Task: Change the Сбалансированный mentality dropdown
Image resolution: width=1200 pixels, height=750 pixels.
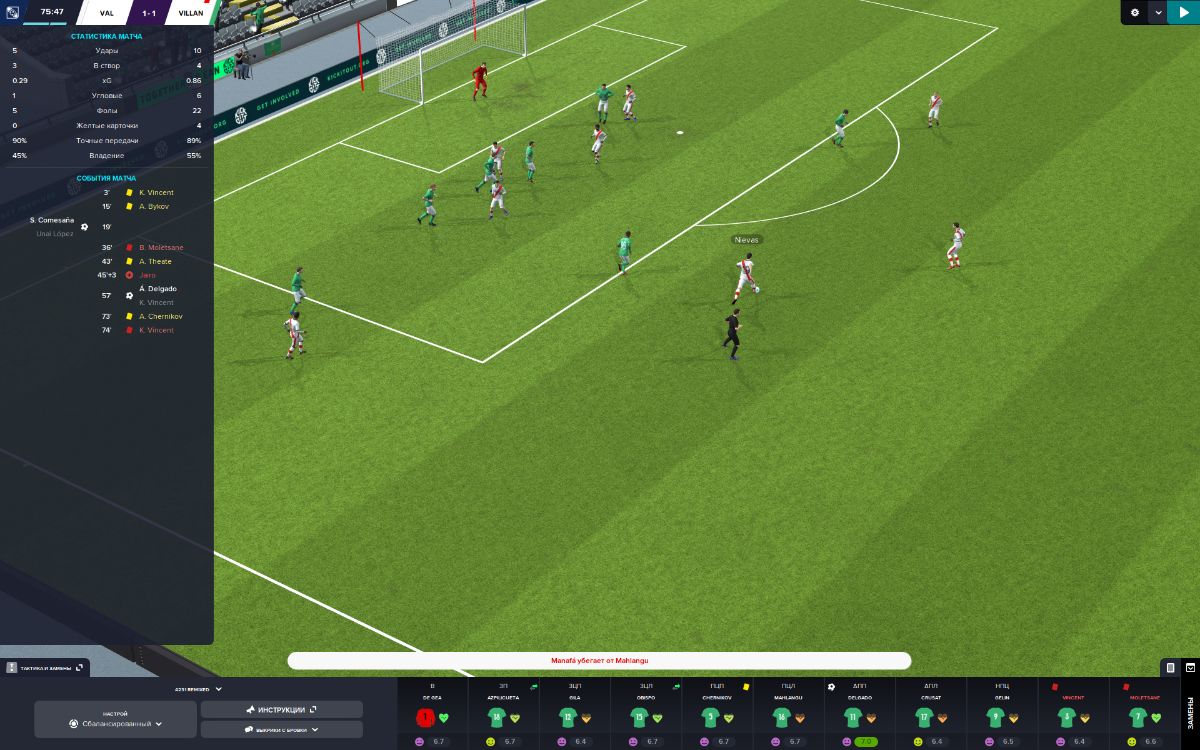Action: (115, 723)
